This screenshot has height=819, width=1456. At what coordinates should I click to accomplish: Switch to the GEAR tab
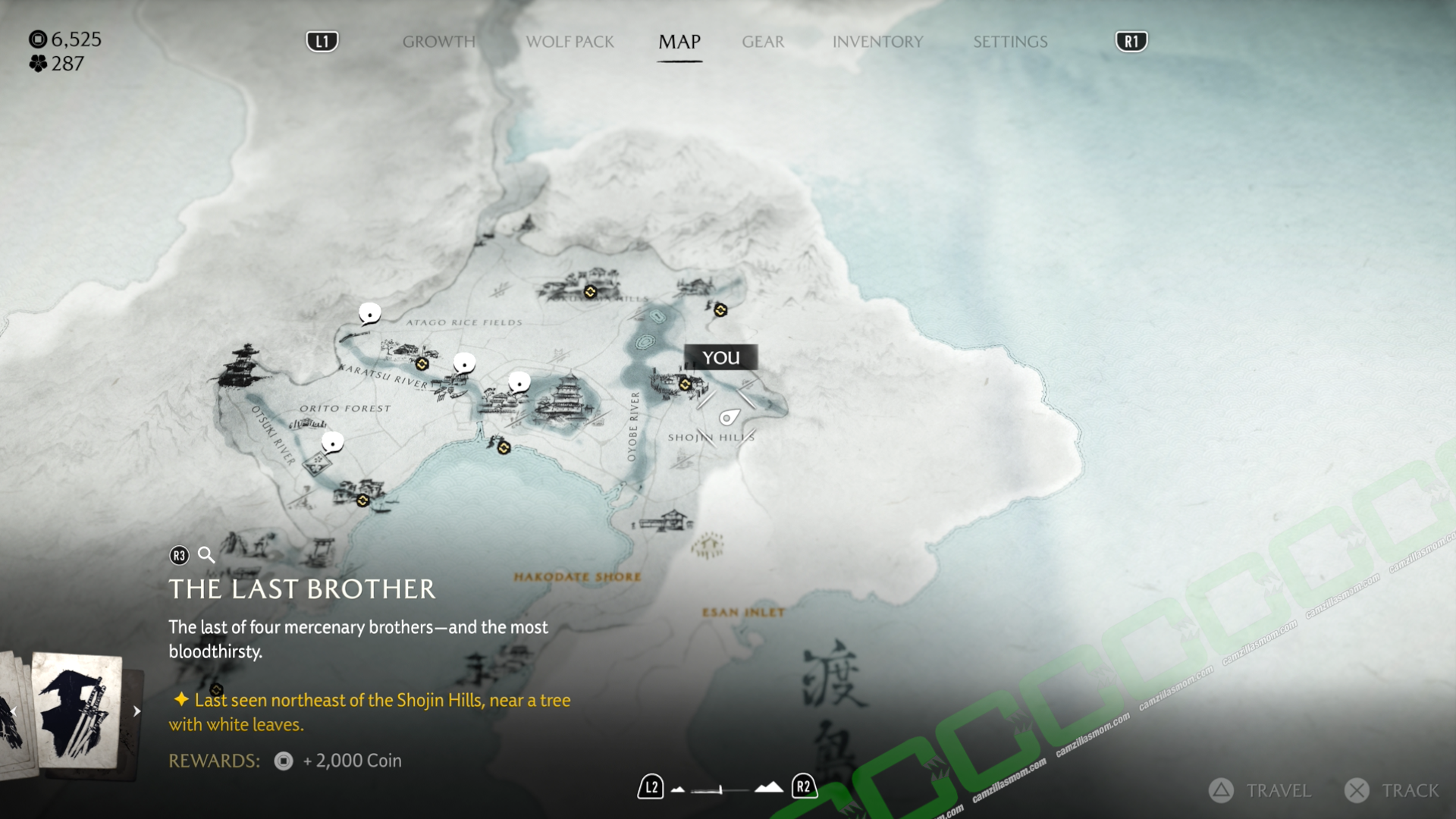[x=763, y=42]
